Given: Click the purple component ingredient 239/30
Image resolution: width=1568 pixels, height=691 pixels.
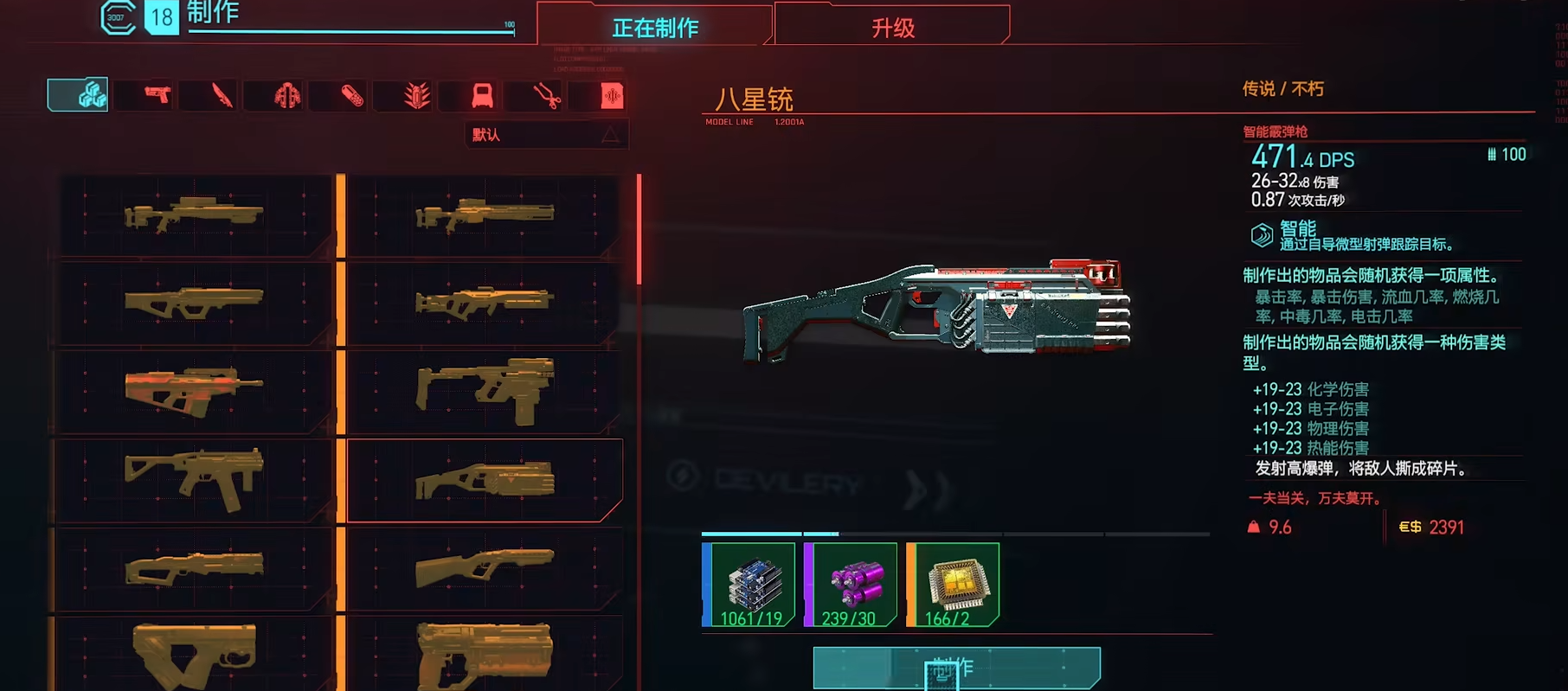Looking at the screenshot, I should (x=851, y=585).
